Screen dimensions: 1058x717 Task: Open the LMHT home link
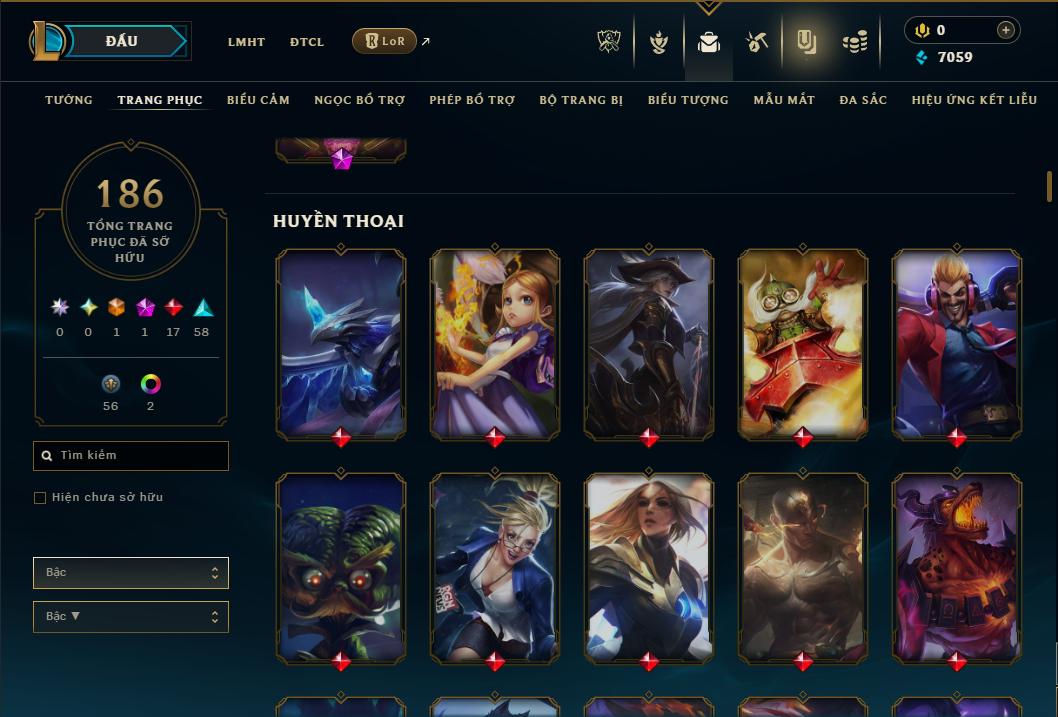click(x=246, y=42)
